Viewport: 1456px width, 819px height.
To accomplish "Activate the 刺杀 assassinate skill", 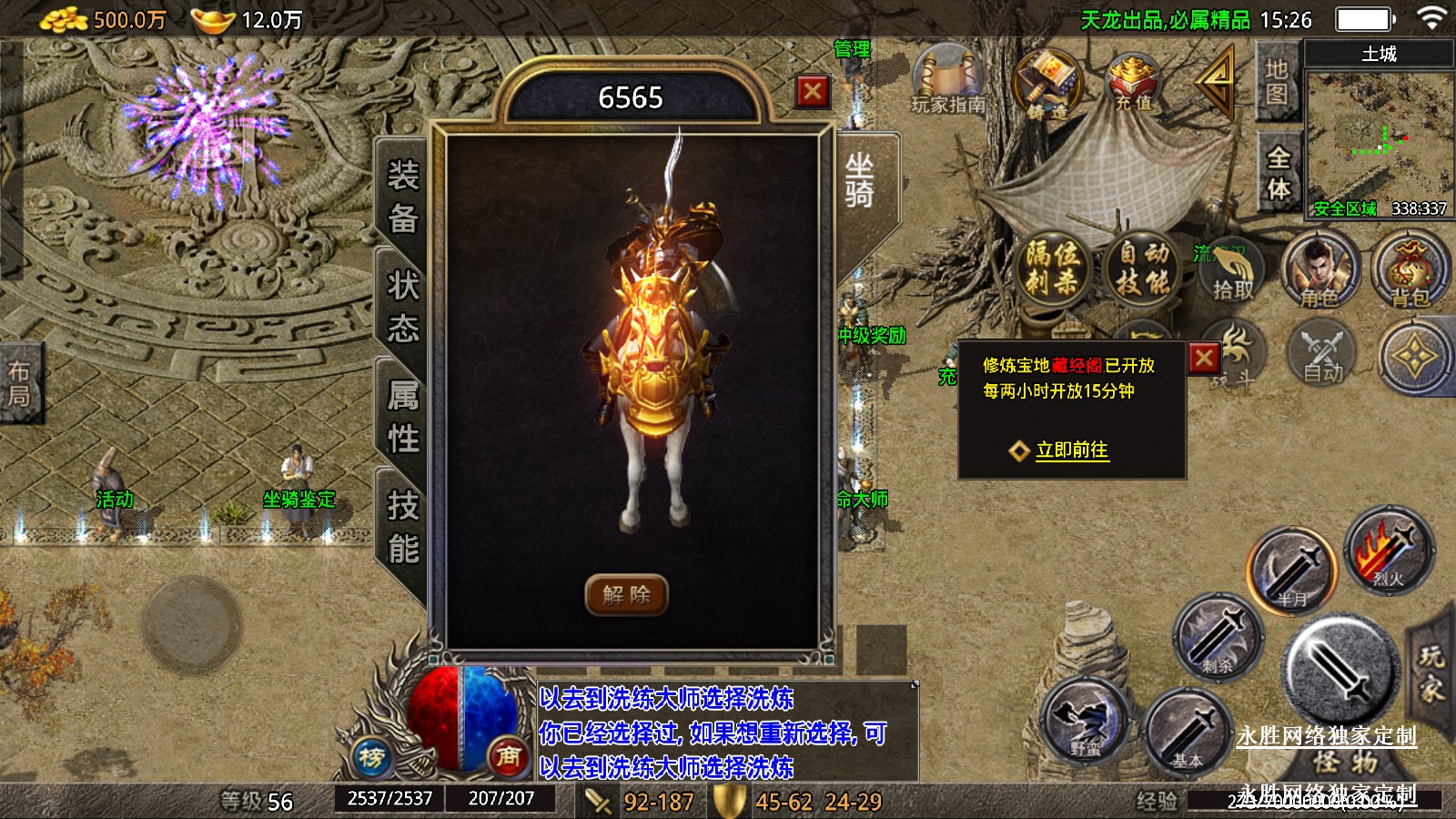I will coord(1218,636).
